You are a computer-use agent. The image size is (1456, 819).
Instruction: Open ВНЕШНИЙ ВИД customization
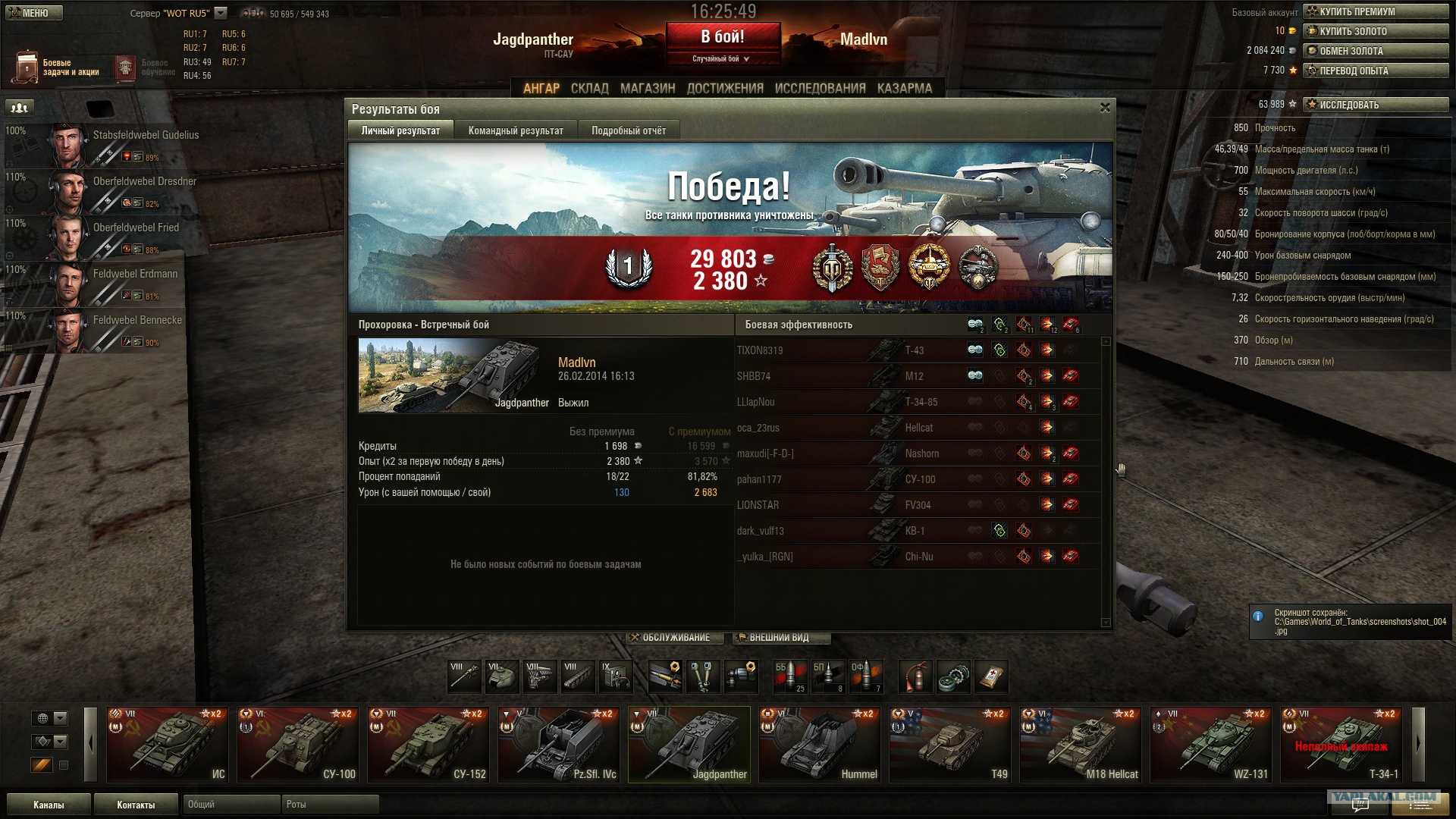[780, 638]
